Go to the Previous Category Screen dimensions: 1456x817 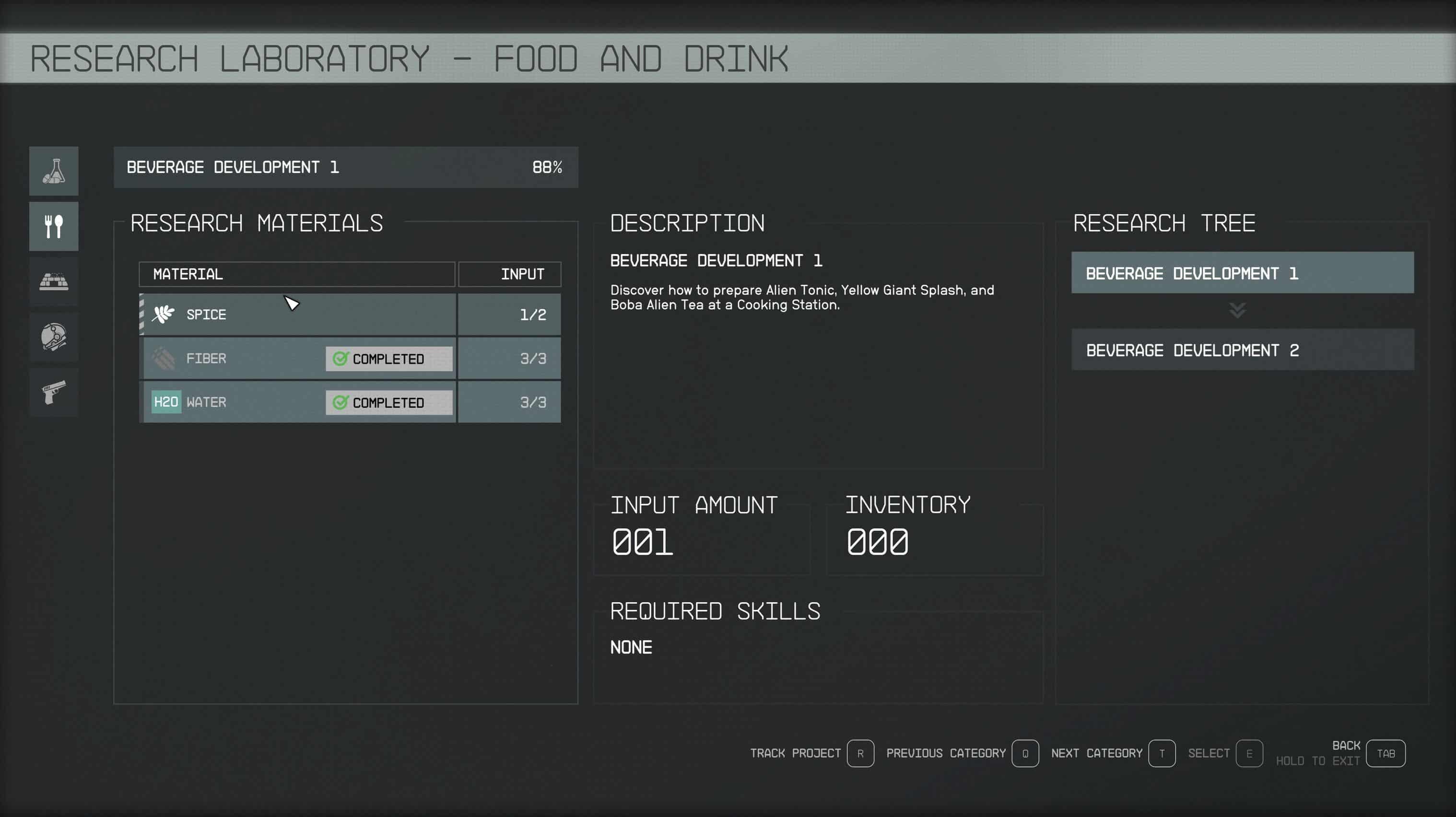pos(1025,753)
